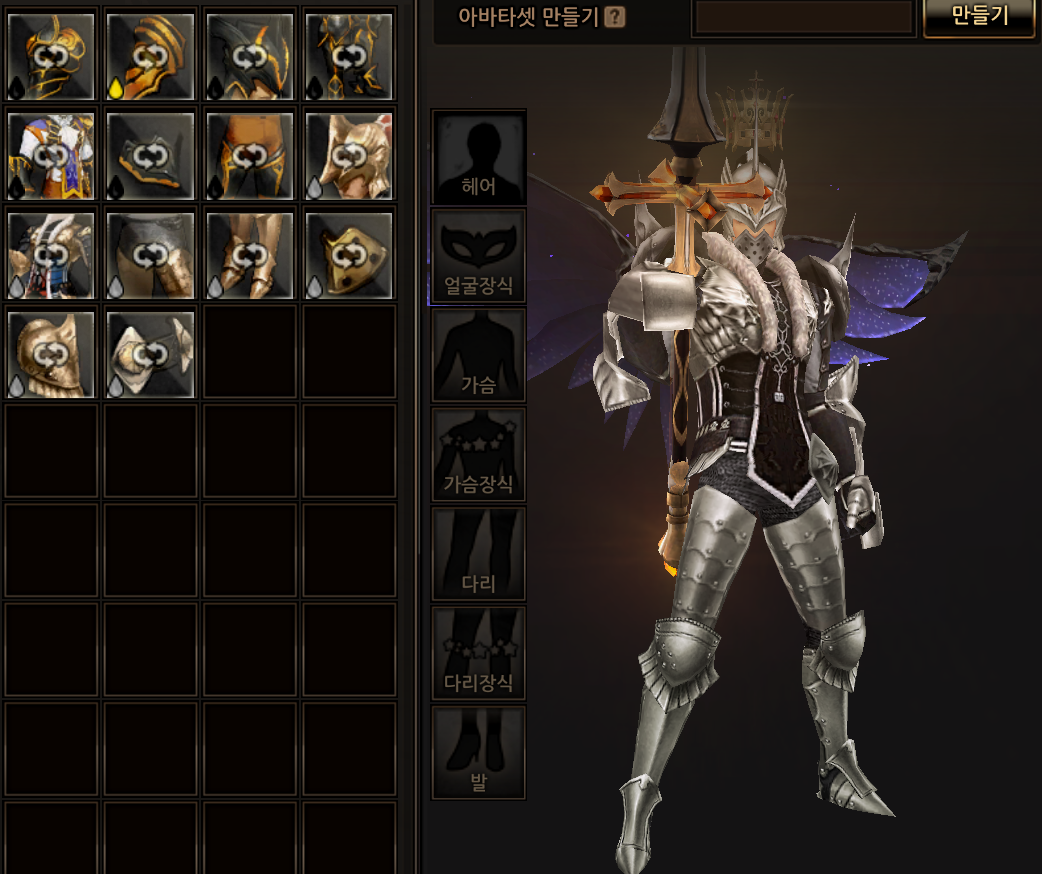Select the 다리장식 leg accessory slot
The height and width of the screenshot is (874, 1042).
coord(479,652)
